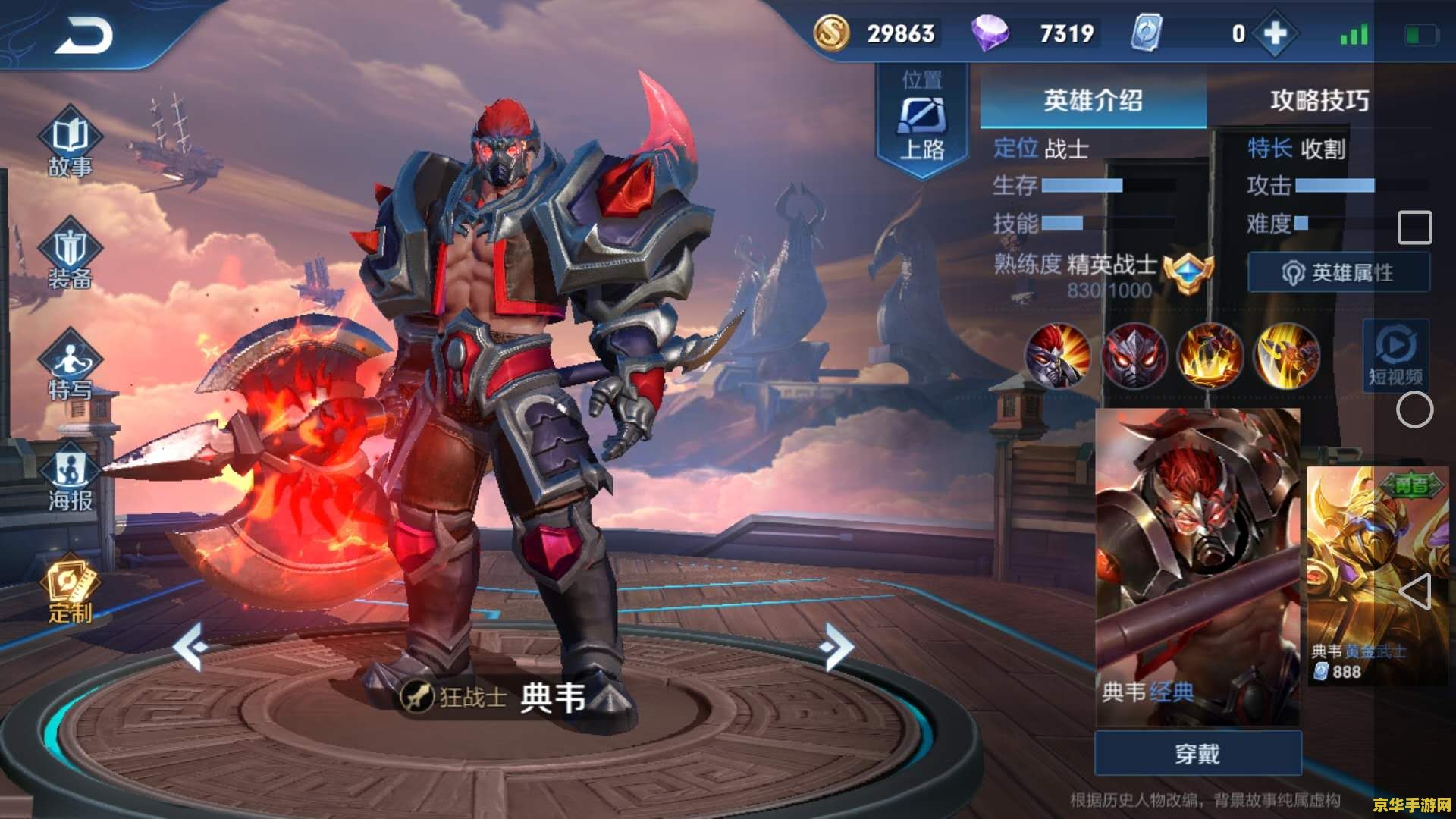Open the 装备 equipment section
1456x819 pixels.
[x=70, y=255]
